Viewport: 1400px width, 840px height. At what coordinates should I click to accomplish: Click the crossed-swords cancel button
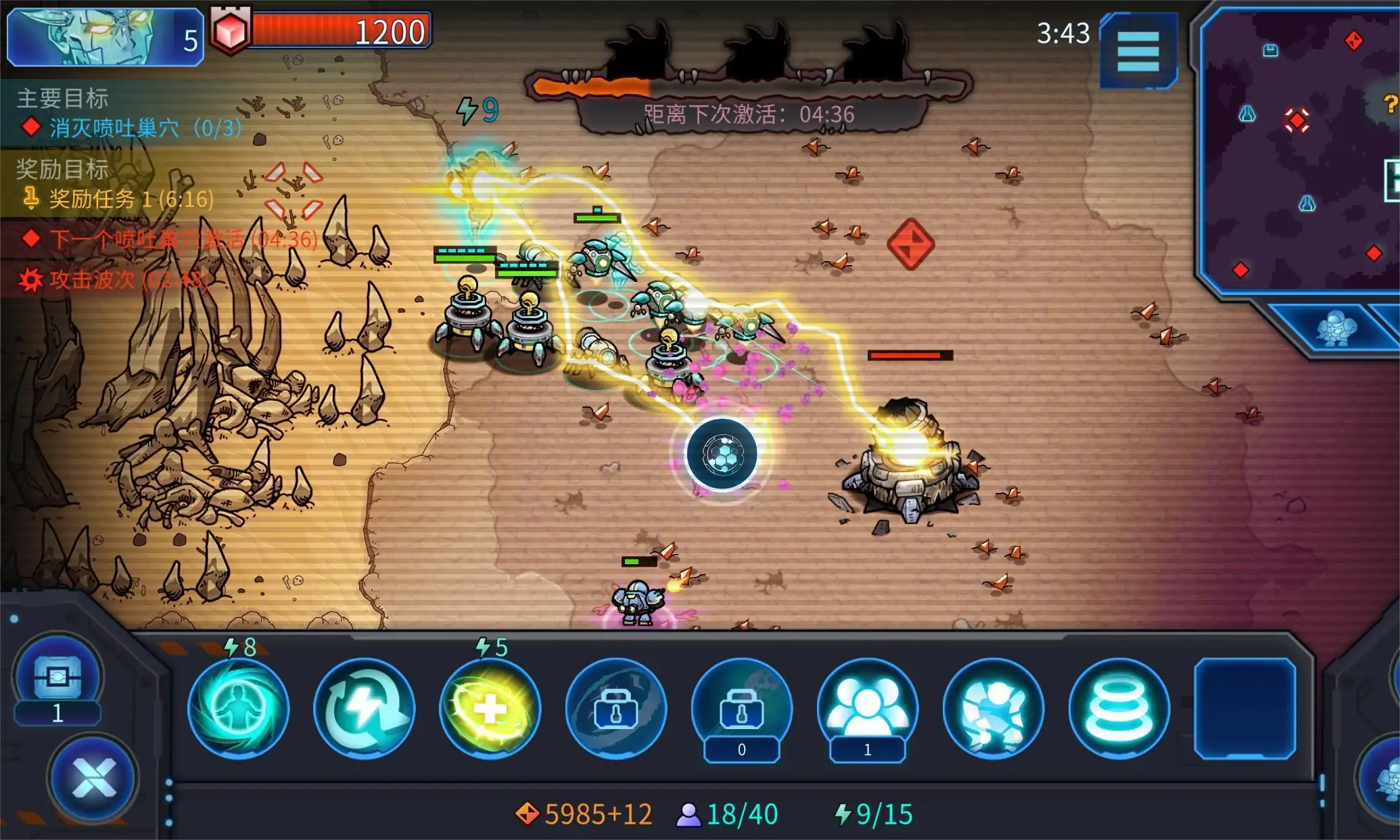tap(93, 777)
